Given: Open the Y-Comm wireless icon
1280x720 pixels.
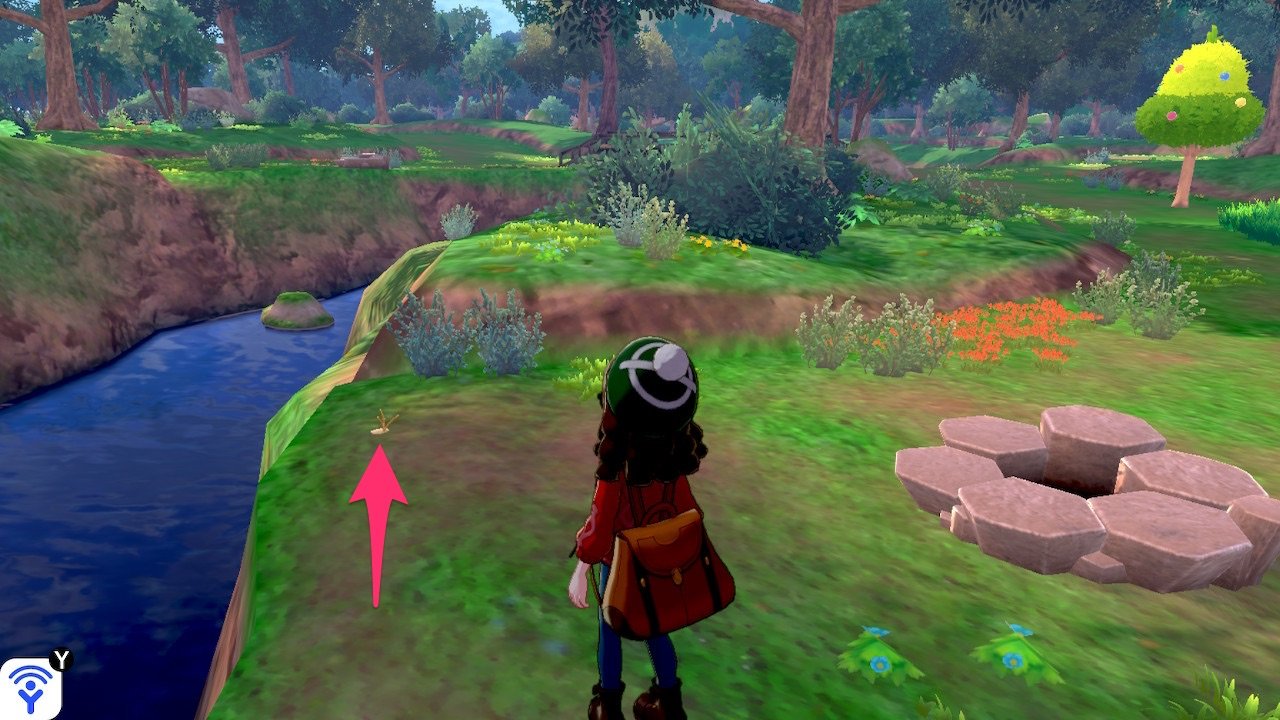Looking at the screenshot, I should 30,688.
